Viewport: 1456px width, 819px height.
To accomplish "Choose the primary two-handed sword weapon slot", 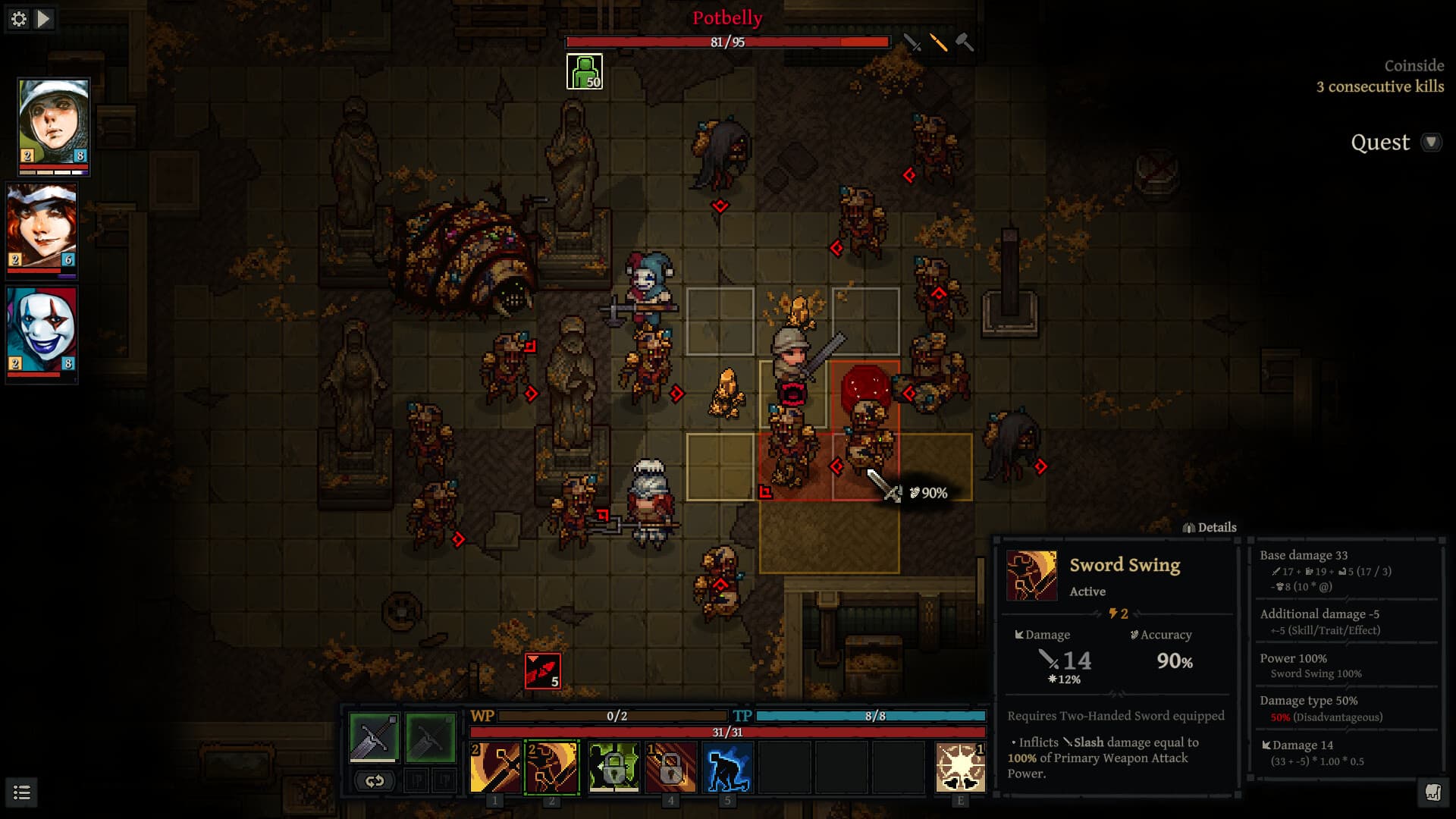I will 374,737.
